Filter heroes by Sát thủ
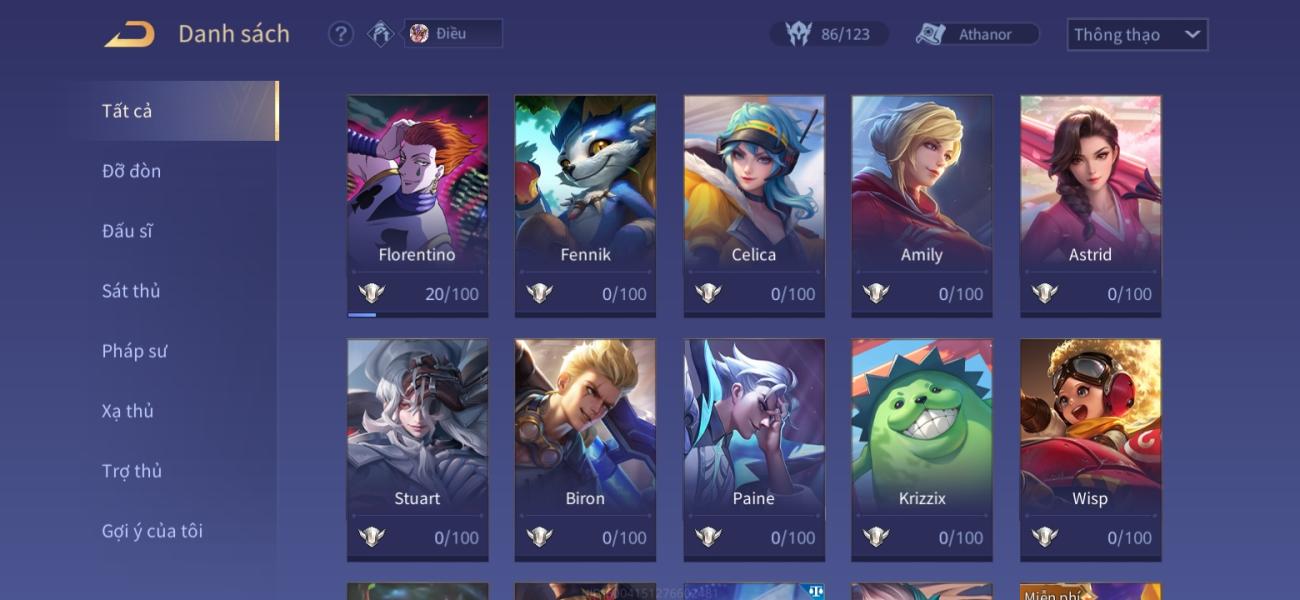Image resolution: width=1300 pixels, height=600 pixels. coord(131,291)
